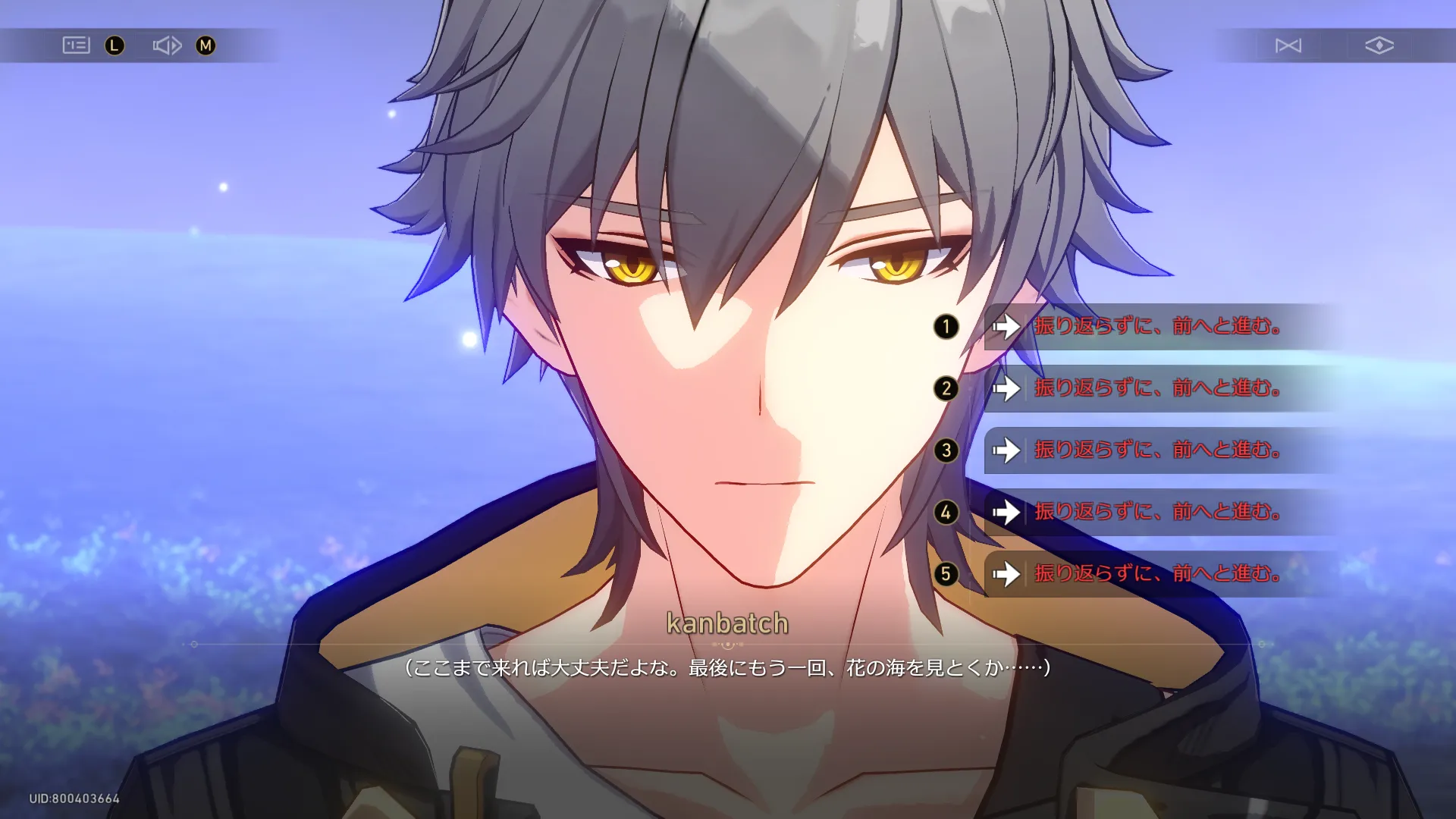This screenshot has width=1456, height=819.
Task: Choose the dialogue reply numbered 4
Action: (1156, 513)
